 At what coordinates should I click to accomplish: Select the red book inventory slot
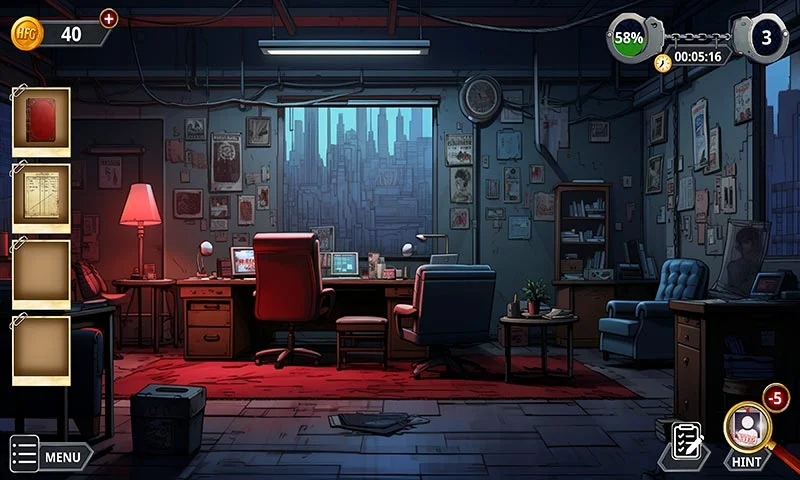point(42,122)
